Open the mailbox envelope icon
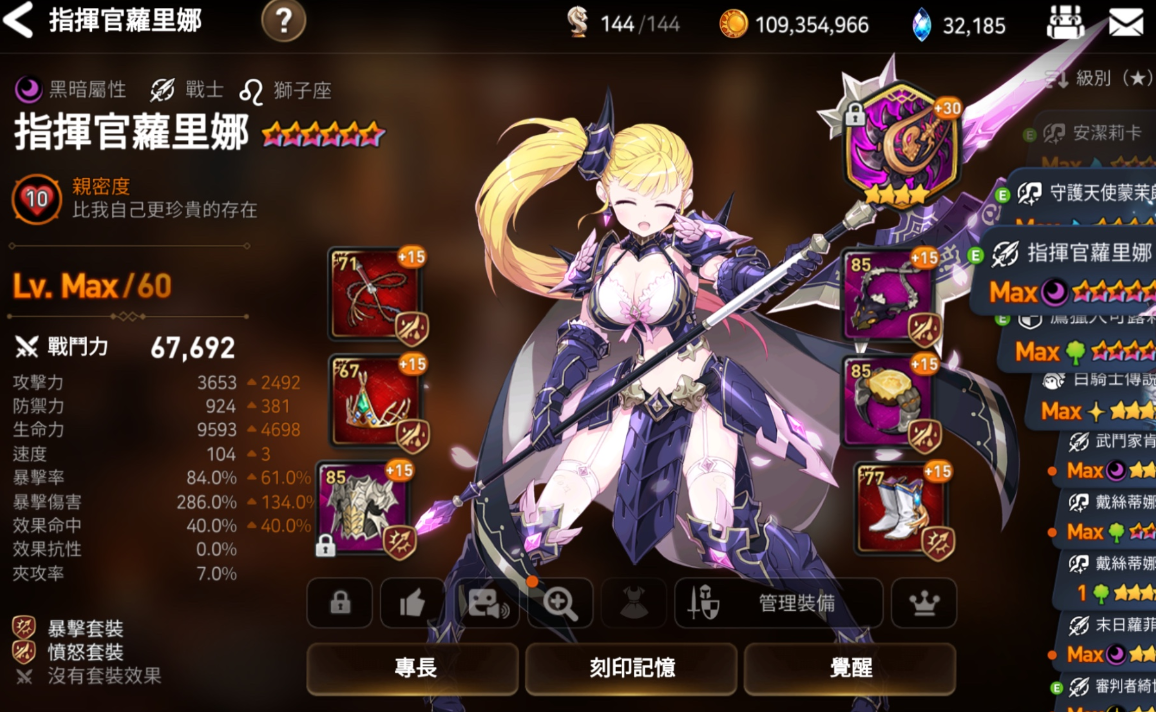The height and width of the screenshot is (712, 1156). point(1126,22)
